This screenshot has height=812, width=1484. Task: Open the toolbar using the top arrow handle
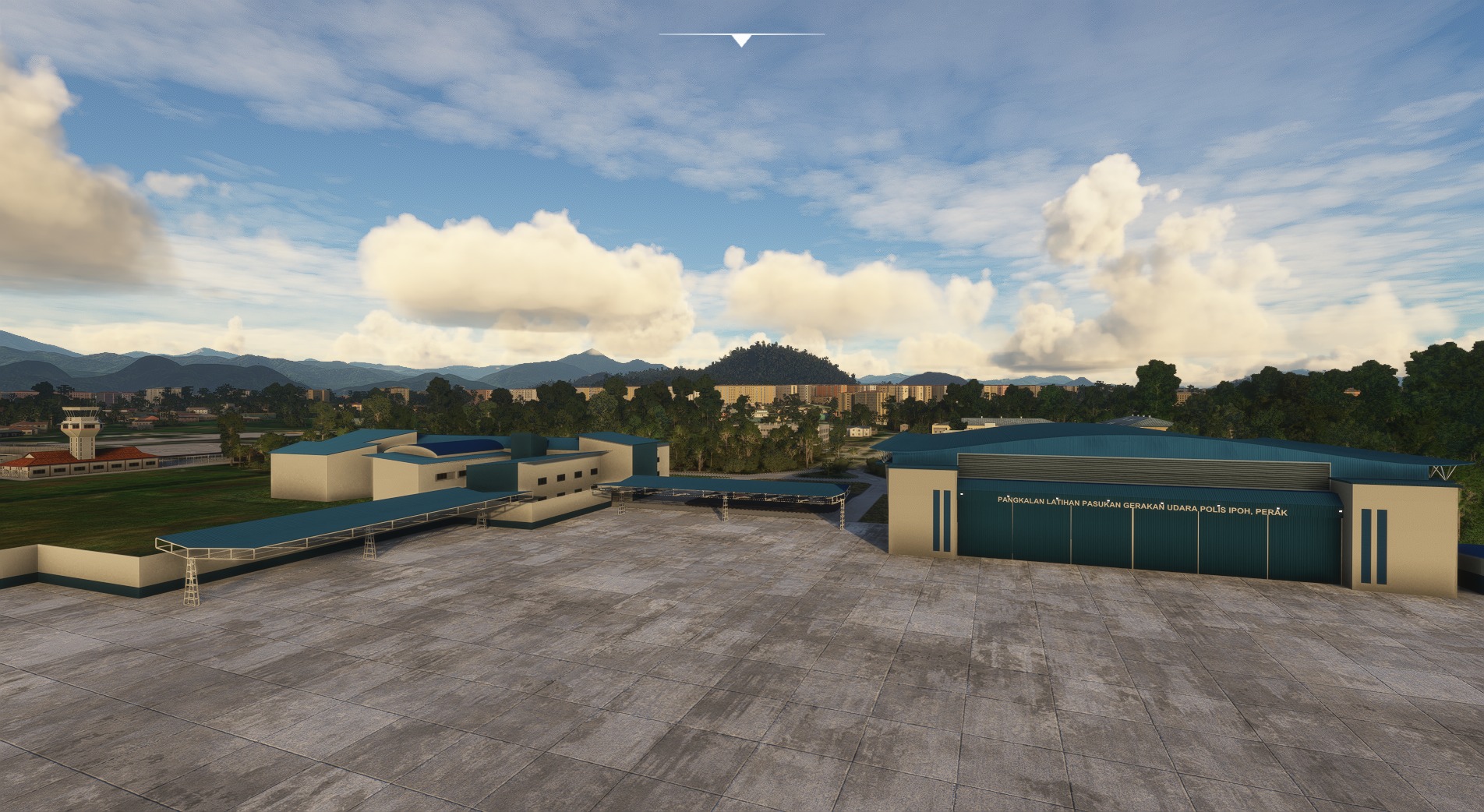(741, 40)
